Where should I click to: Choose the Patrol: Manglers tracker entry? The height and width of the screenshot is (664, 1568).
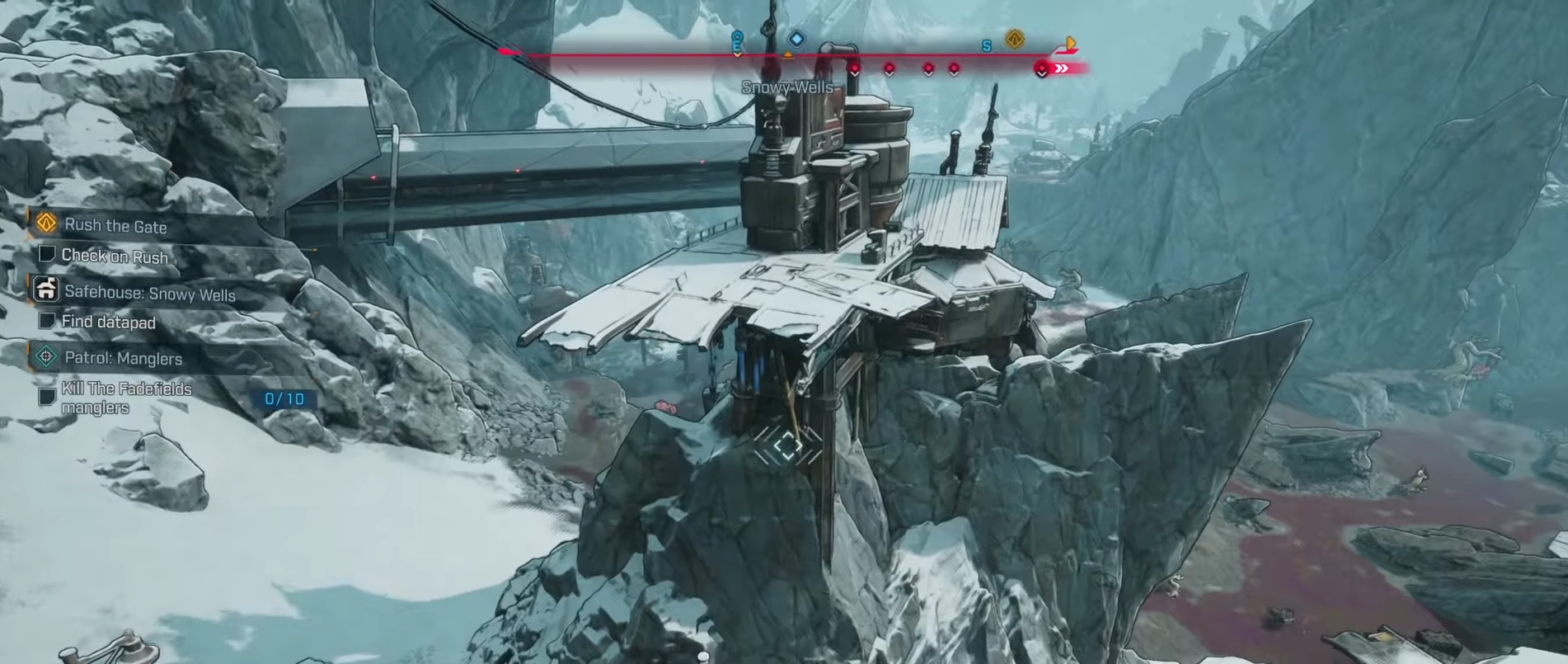click(123, 358)
